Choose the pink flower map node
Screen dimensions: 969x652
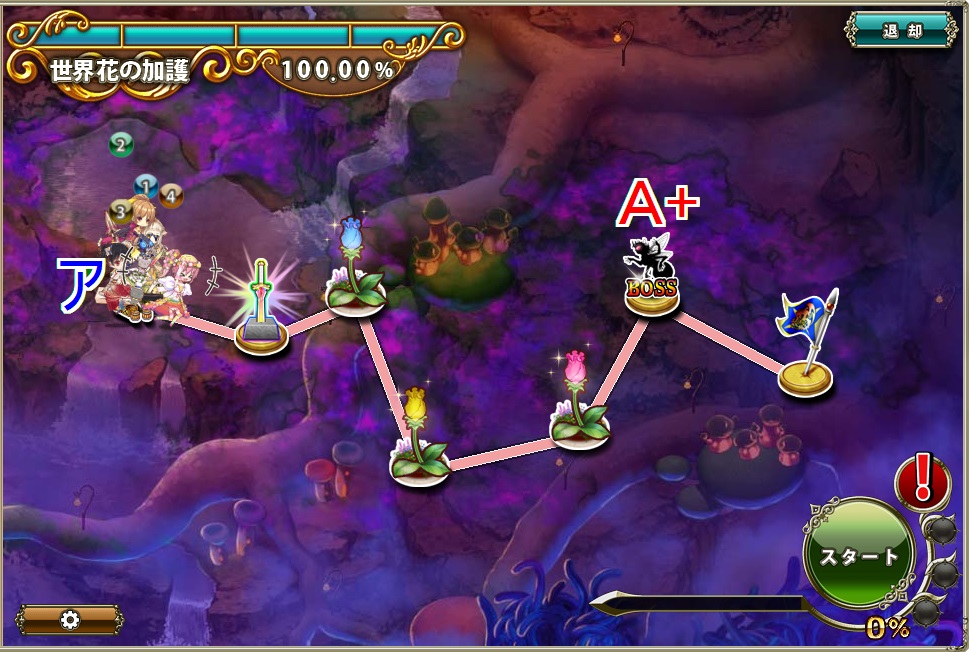click(x=580, y=412)
